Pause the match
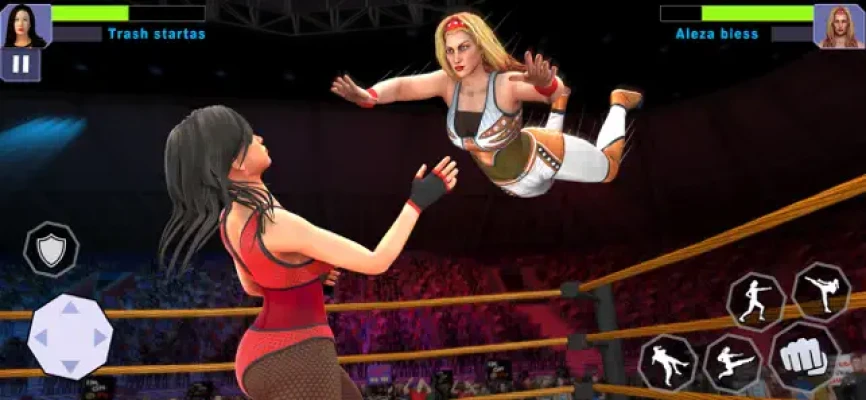This screenshot has height=400, width=866. [x=20, y=64]
